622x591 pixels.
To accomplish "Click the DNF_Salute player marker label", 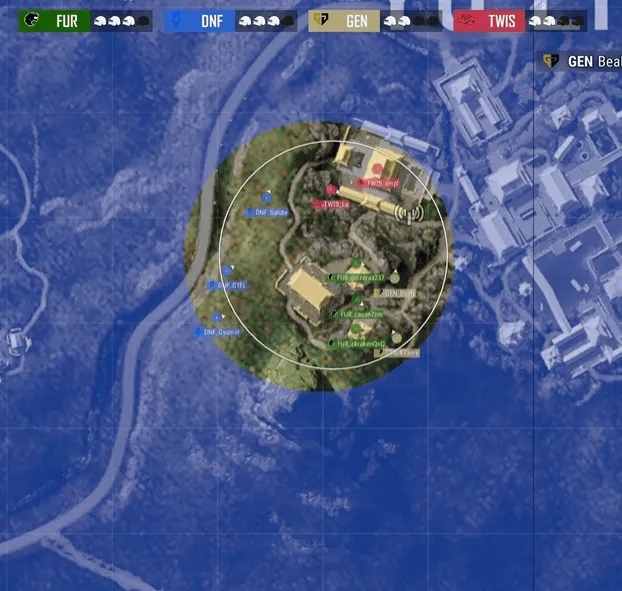I will coord(269,213).
